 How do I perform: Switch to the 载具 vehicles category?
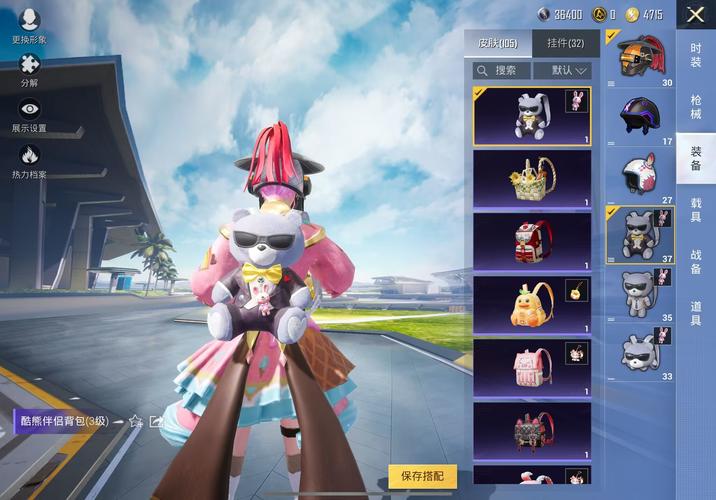point(696,210)
